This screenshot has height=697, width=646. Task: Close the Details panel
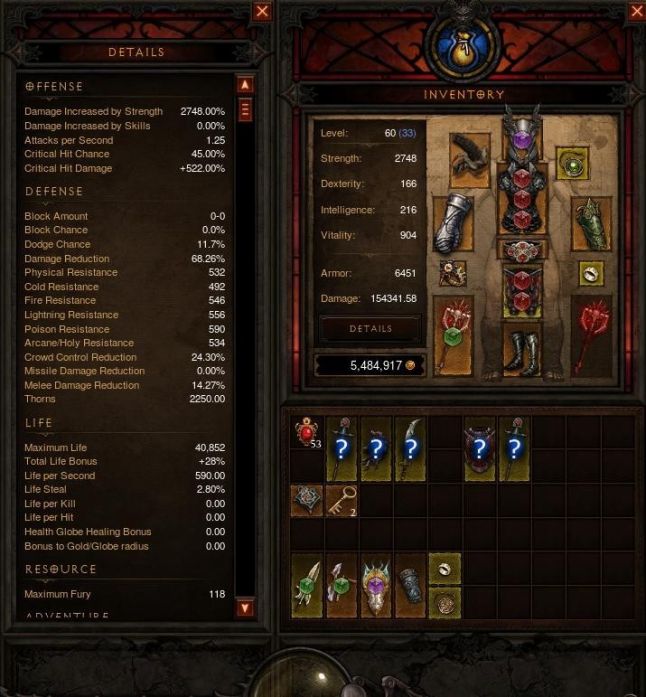[262, 12]
